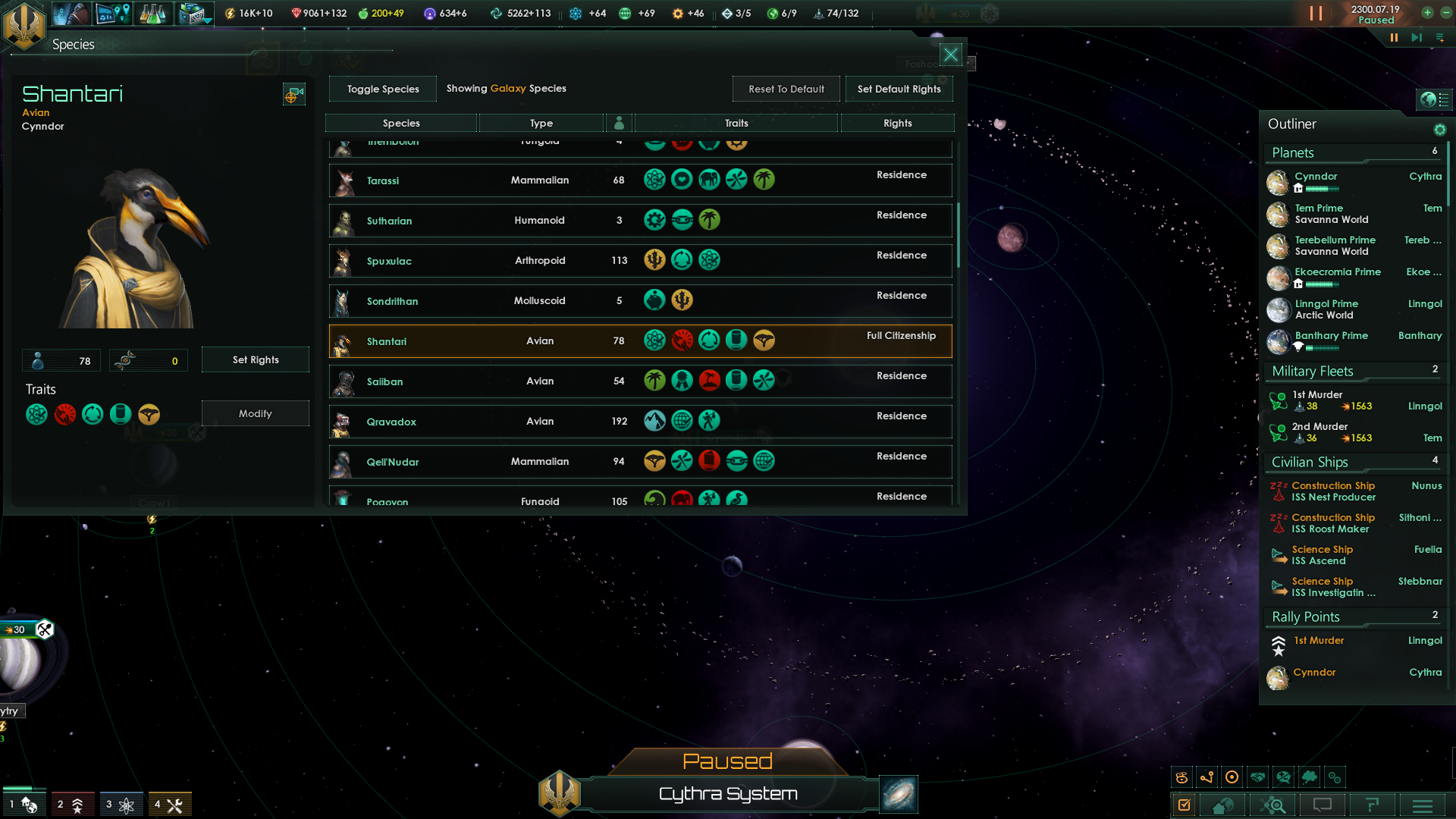This screenshot has width=1456, height=819.
Task: Sort the list by Rights column
Action: point(897,123)
